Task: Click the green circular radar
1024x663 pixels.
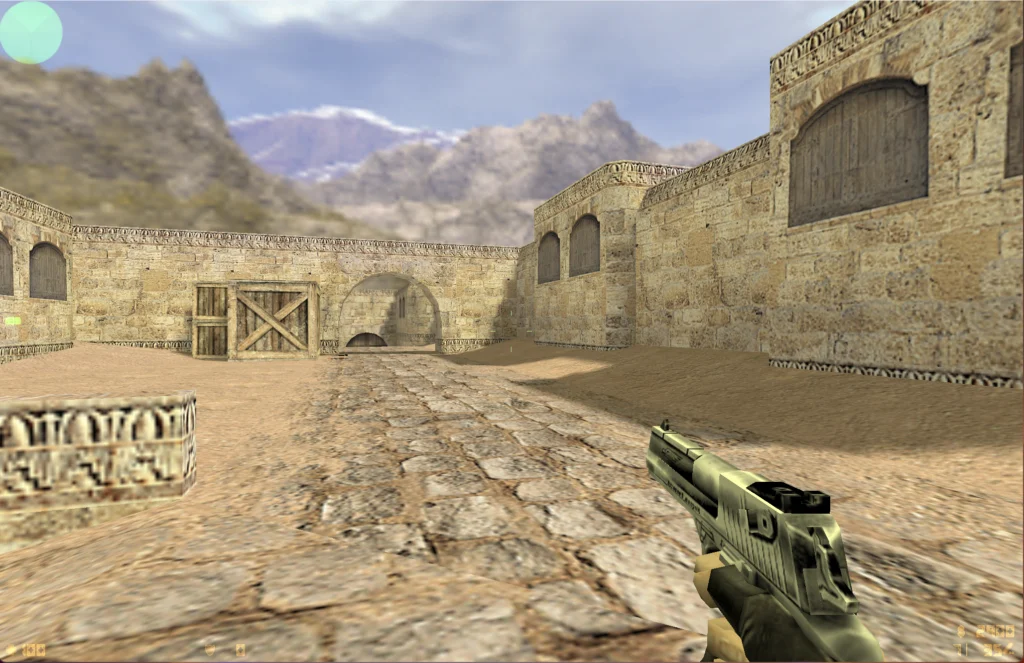Action: click(30, 31)
